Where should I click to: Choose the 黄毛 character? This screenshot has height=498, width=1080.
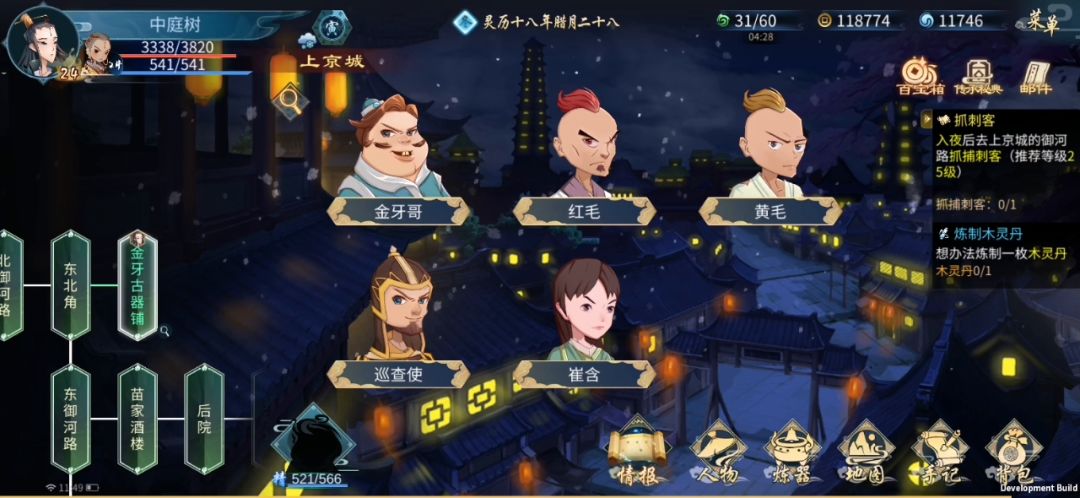click(770, 158)
